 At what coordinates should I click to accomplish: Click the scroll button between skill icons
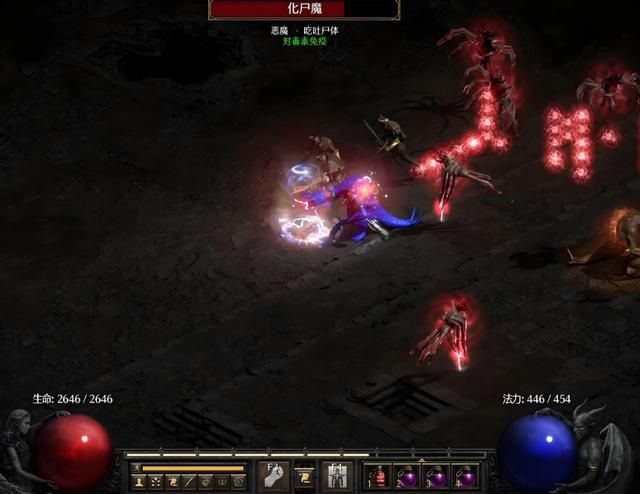(x=304, y=475)
